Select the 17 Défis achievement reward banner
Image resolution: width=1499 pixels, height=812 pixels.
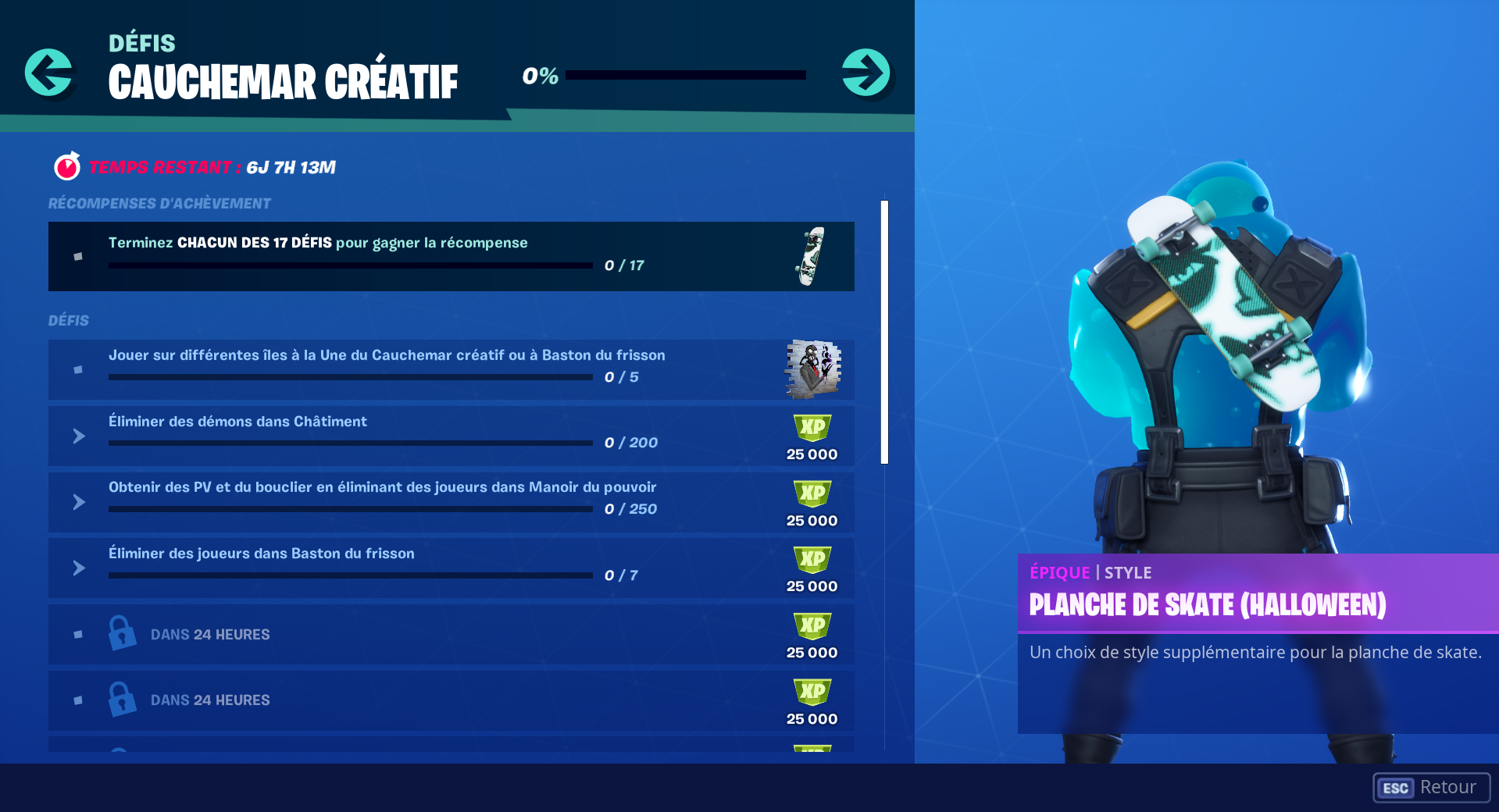click(x=451, y=256)
